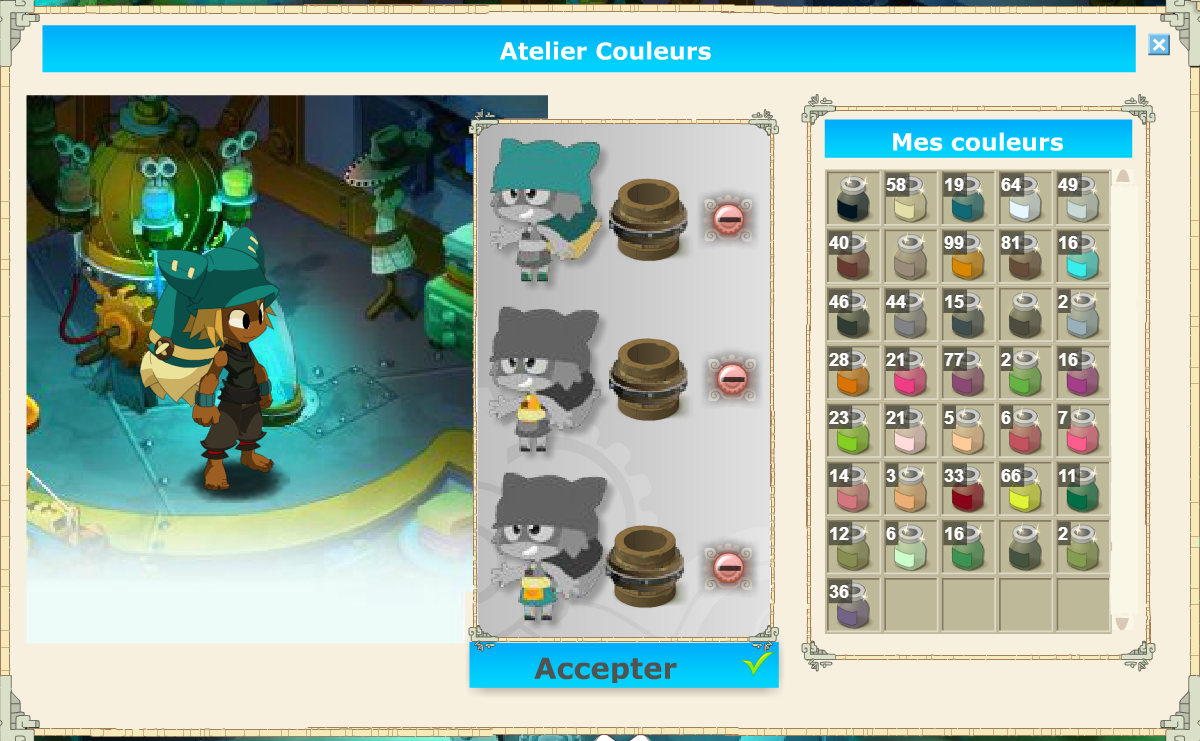The width and height of the screenshot is (1200, 741).
Task: Pick the hot pink dye jar numbered 21
Action: point(911,373)
